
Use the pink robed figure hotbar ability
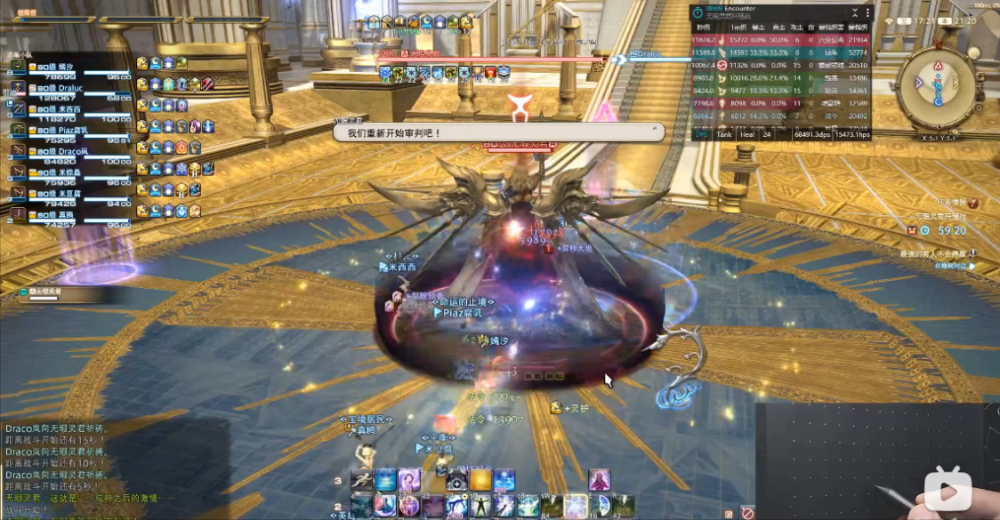(x=599, y=480)
